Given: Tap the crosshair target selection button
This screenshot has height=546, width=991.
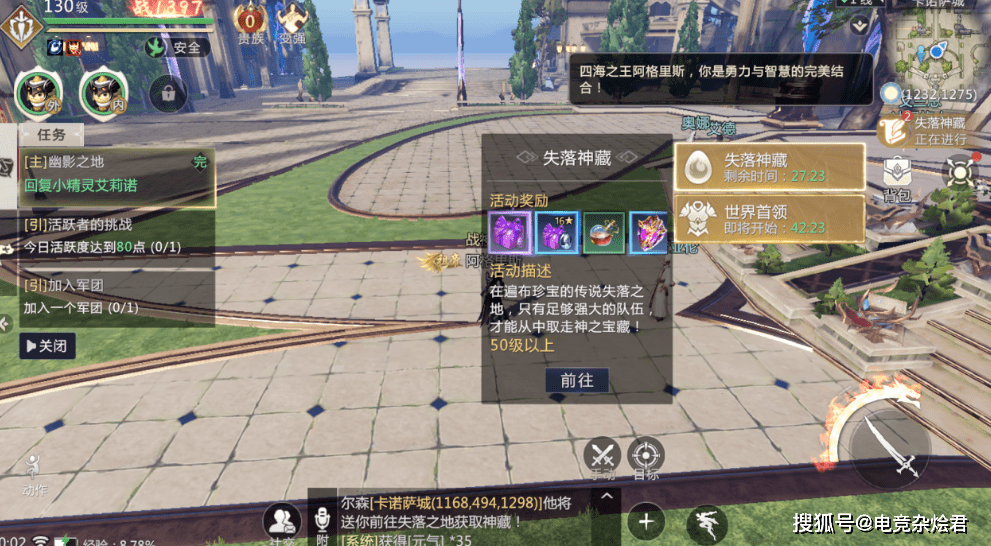Looking at the screenshot, I should coord(647,456).
